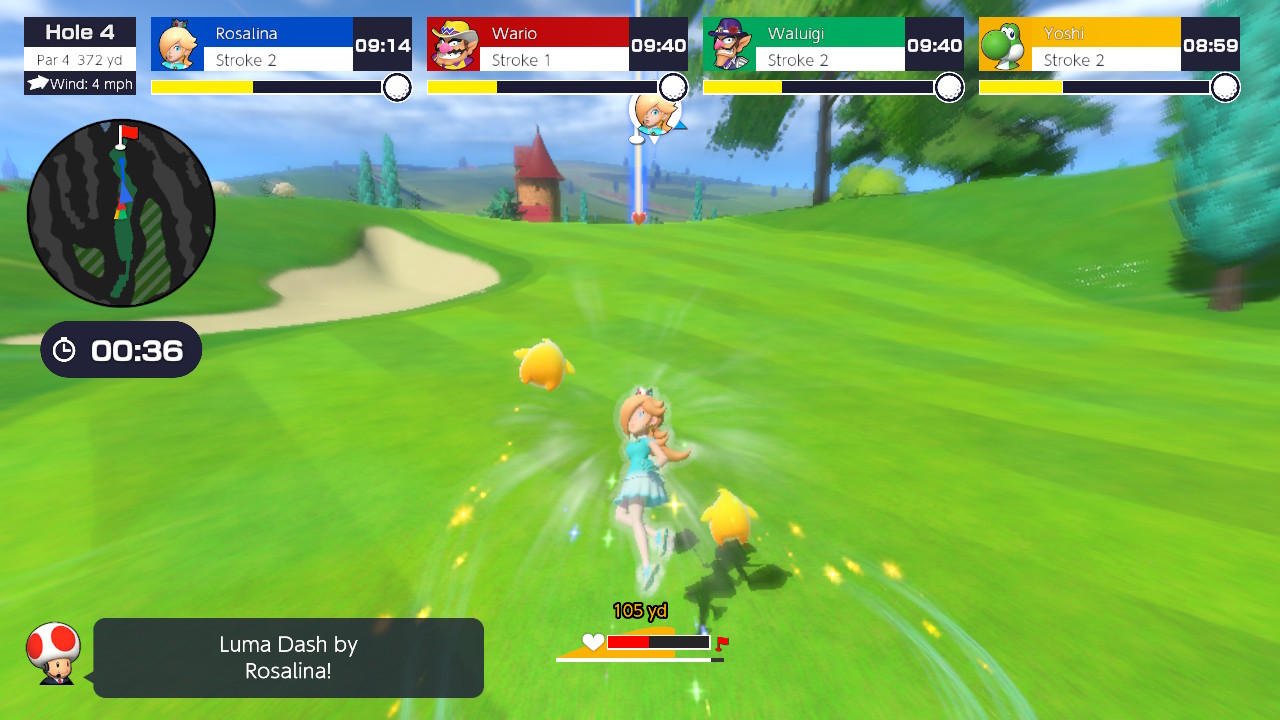
Task: Click the golf ball icon on Rosalina's progress bar
Action: 398,87
